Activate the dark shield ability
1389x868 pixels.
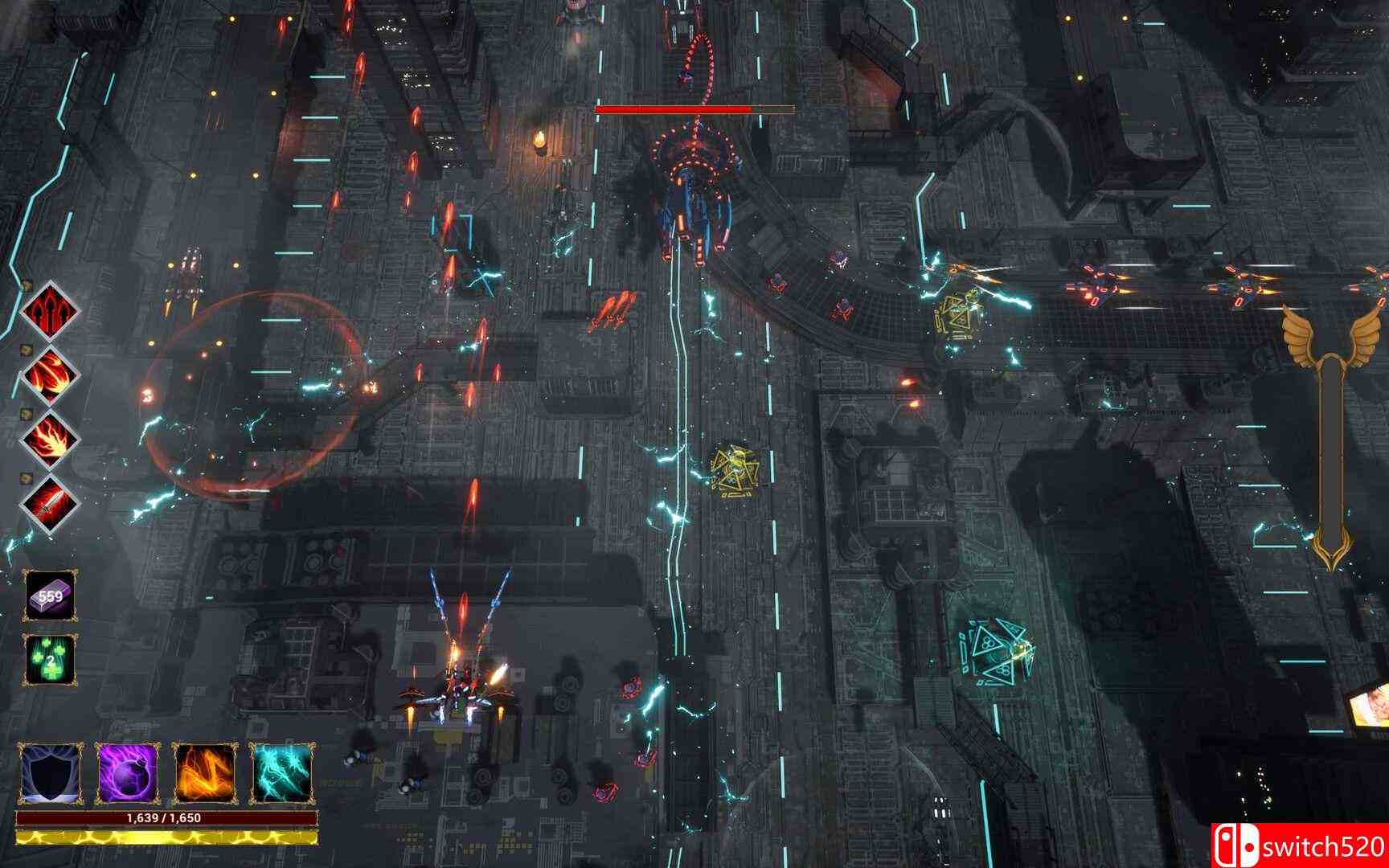pyautogui.click(x=51, y=774)
